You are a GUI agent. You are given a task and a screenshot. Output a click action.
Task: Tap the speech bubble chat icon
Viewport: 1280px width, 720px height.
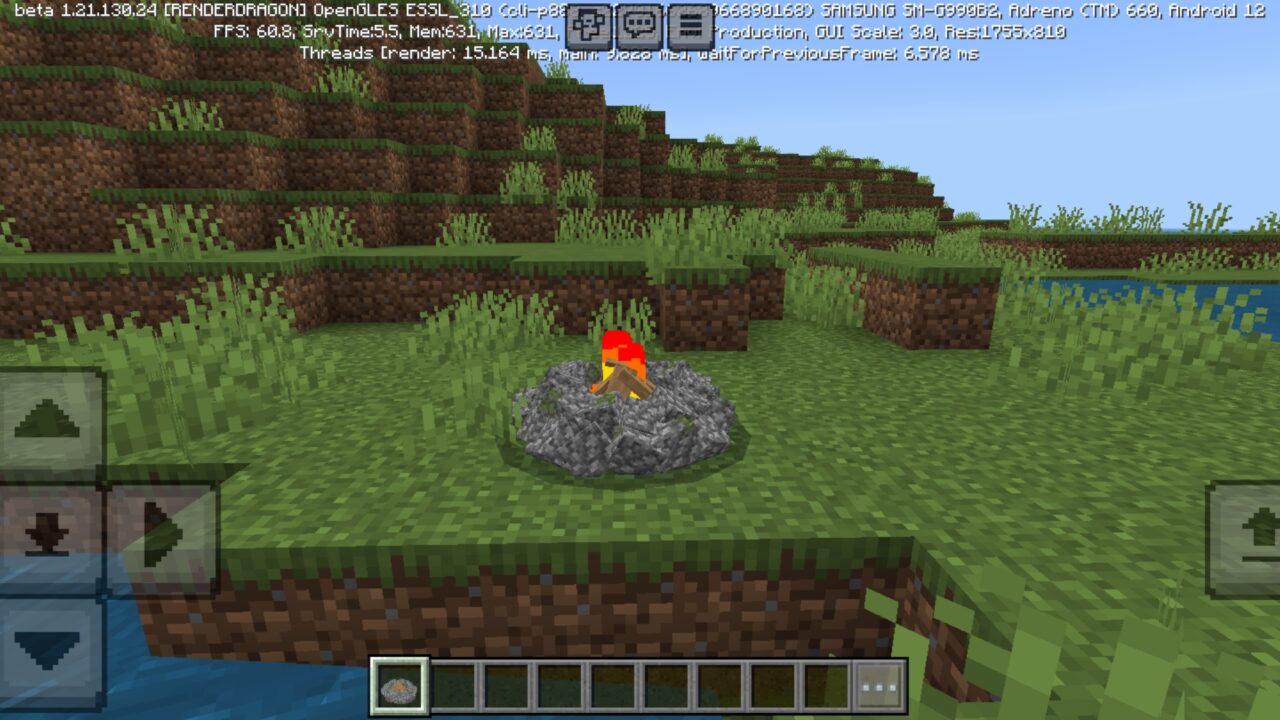point(638,22)
